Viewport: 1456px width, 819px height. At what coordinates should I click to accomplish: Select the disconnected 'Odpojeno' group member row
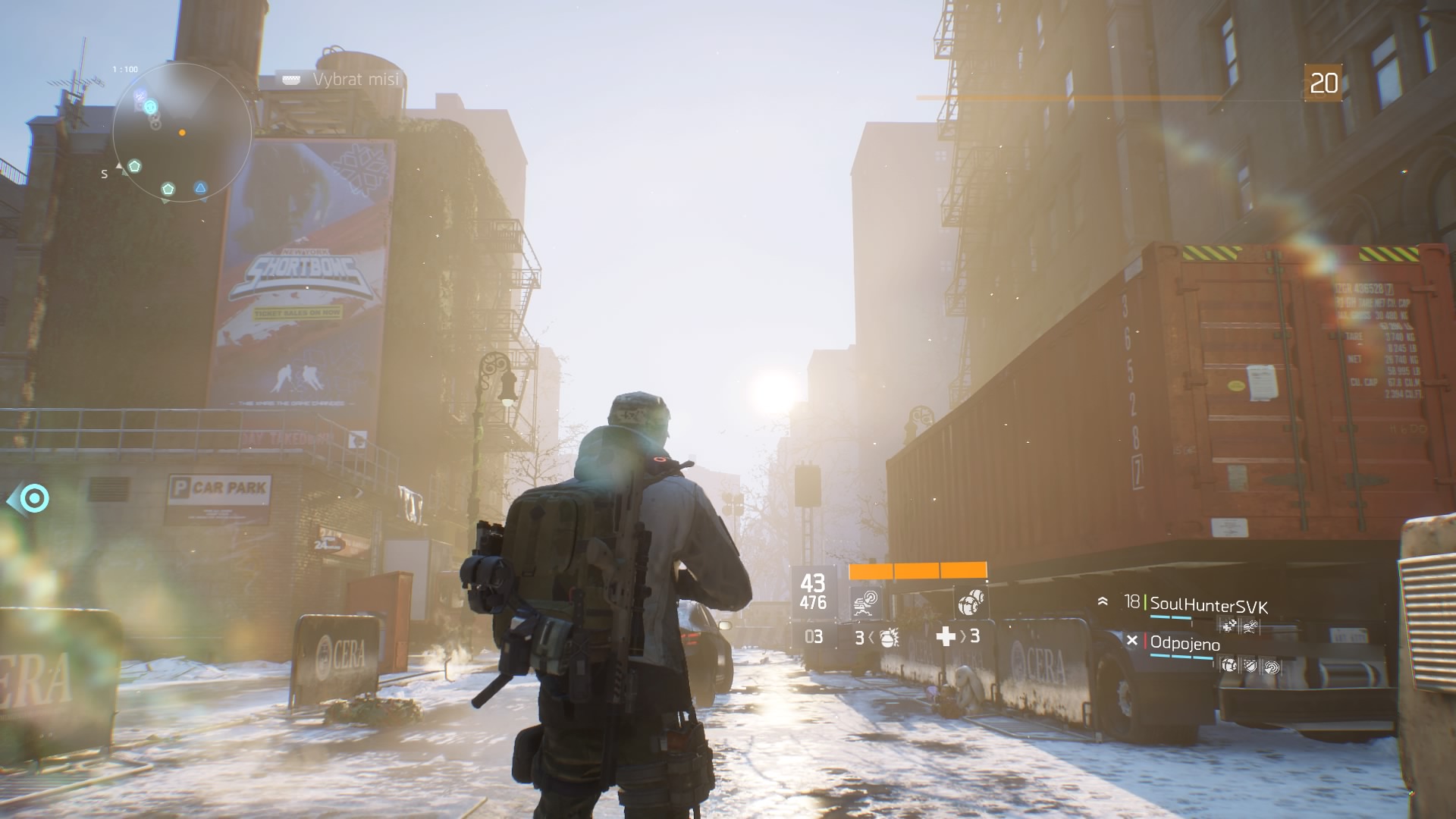tap(1185, 644)
